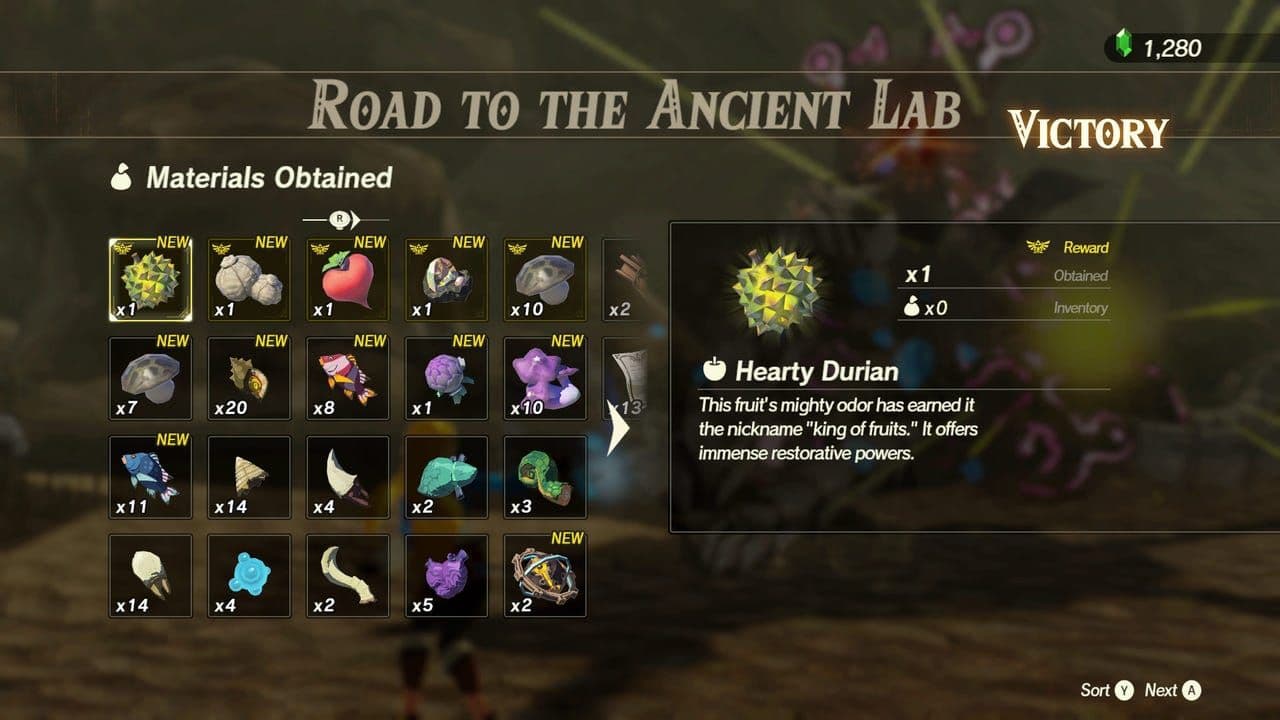This screenshot has width=1280, height=720.
Task: Select the bronze ancient gear slot
Action: (x=545, y=575)
